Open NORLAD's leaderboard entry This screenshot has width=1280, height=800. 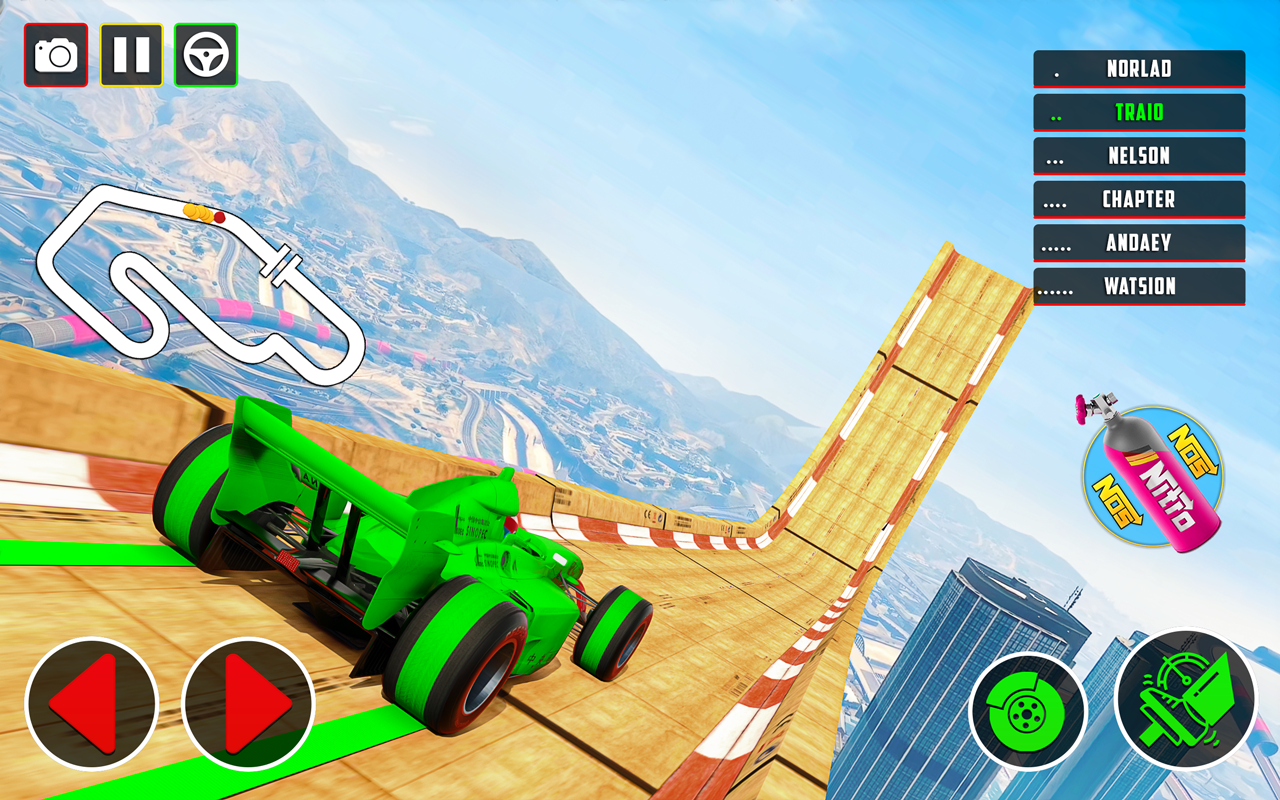[1139, 69]
